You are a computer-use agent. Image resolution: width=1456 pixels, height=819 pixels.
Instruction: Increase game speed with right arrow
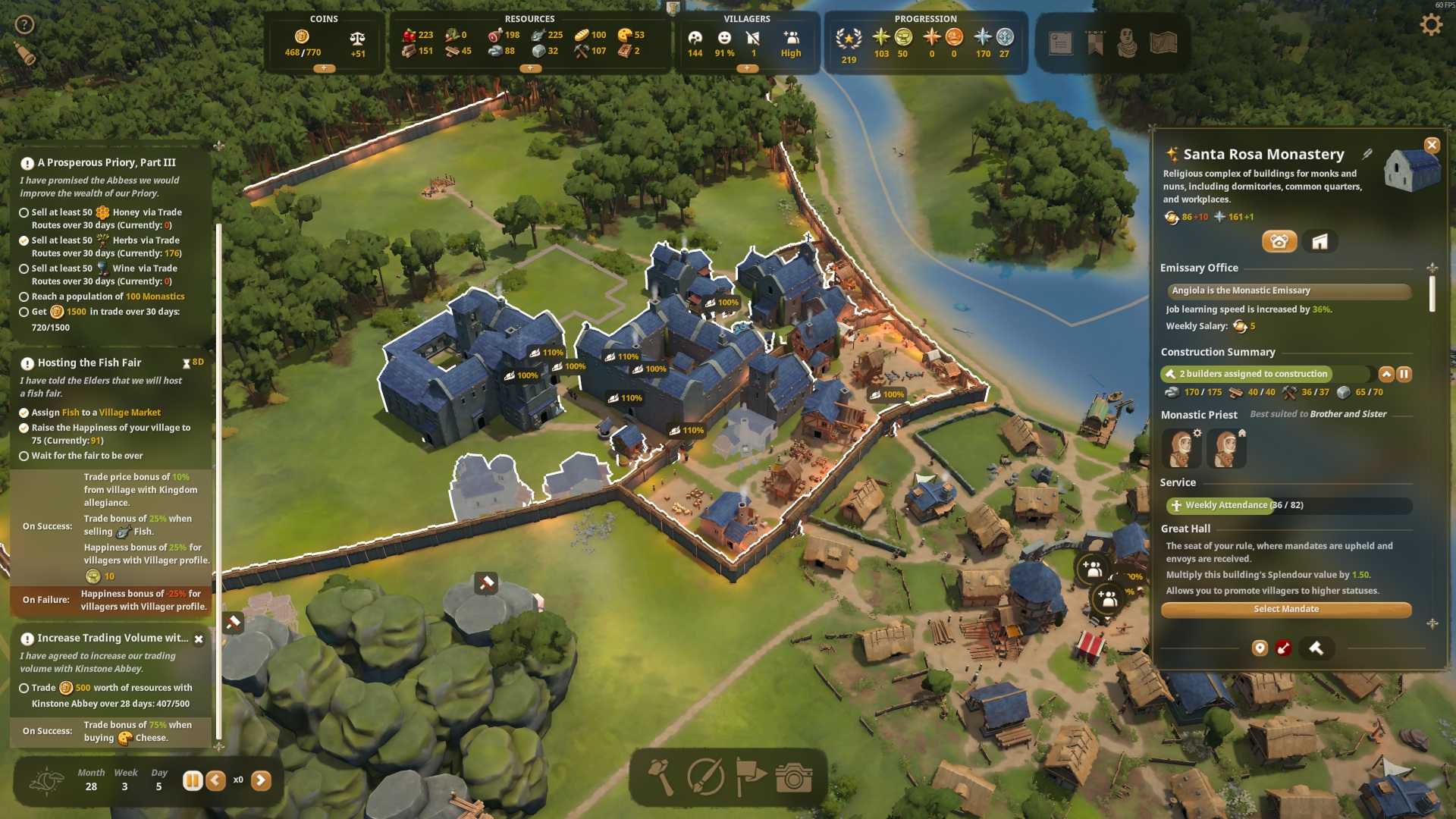(261, 780)
